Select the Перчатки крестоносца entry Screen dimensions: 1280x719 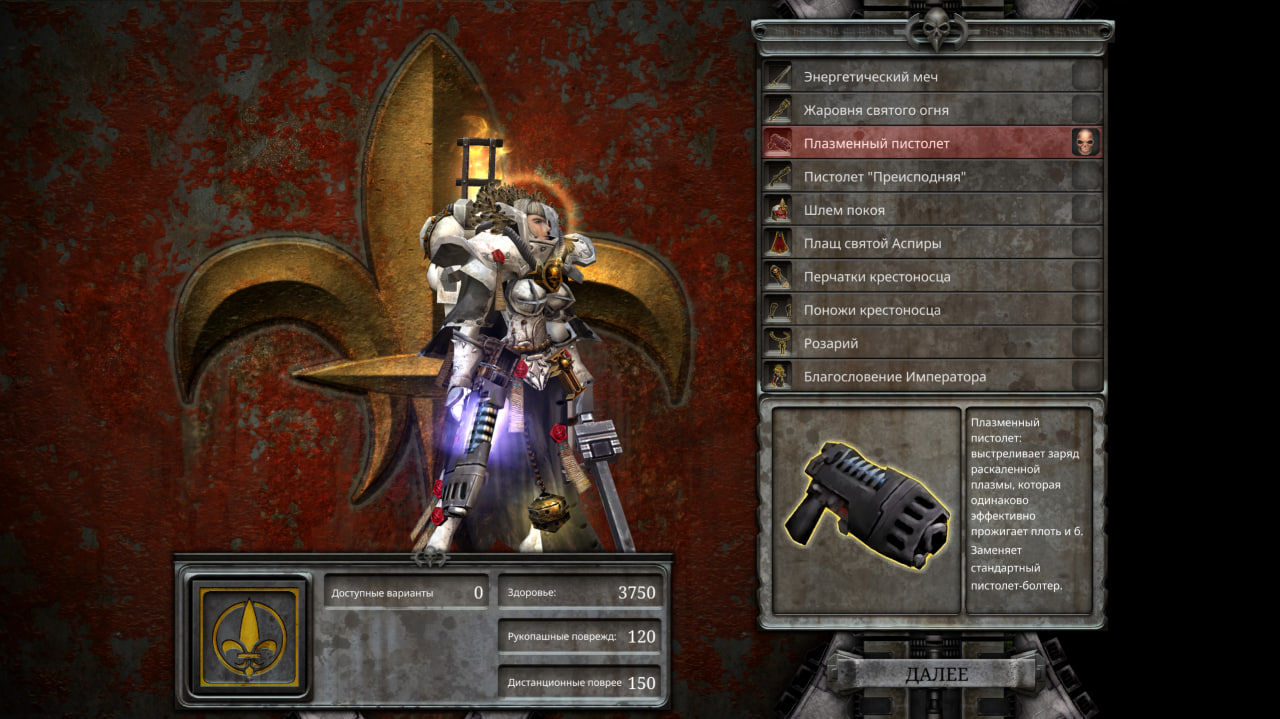point(915,277)
